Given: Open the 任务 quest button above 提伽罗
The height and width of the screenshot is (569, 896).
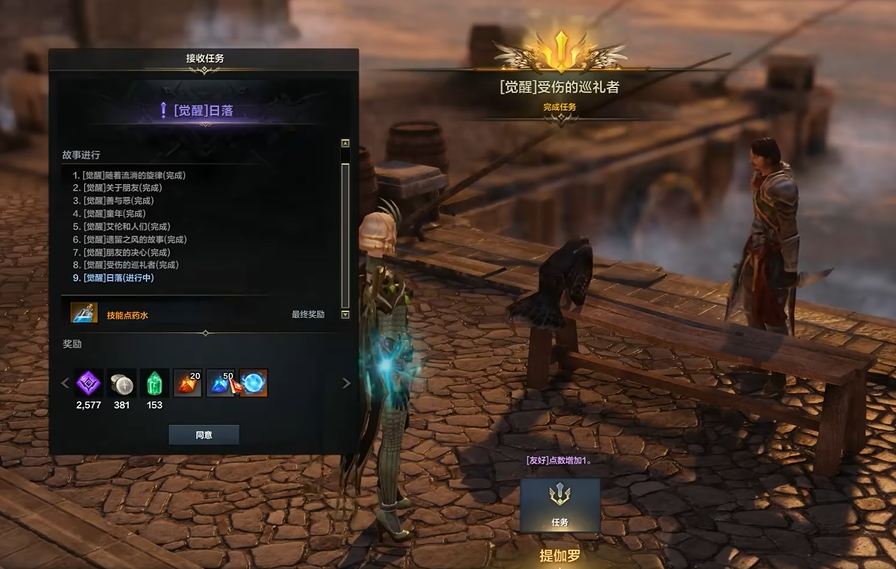Looking at the screenshot, I should click(x=560, y=505).
